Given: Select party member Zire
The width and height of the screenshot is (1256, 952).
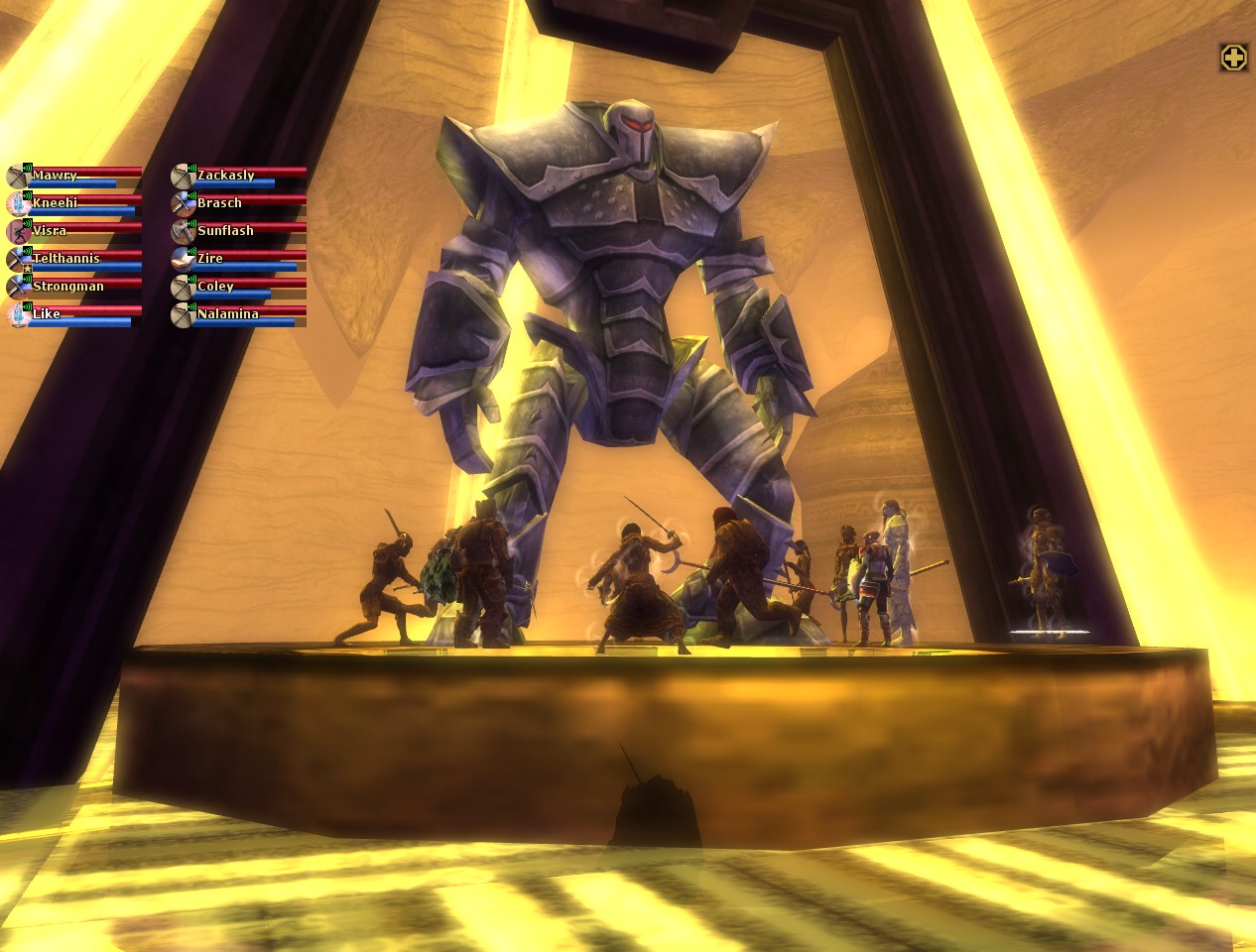Looking at the screenshot, I should [x=239, y=260].
